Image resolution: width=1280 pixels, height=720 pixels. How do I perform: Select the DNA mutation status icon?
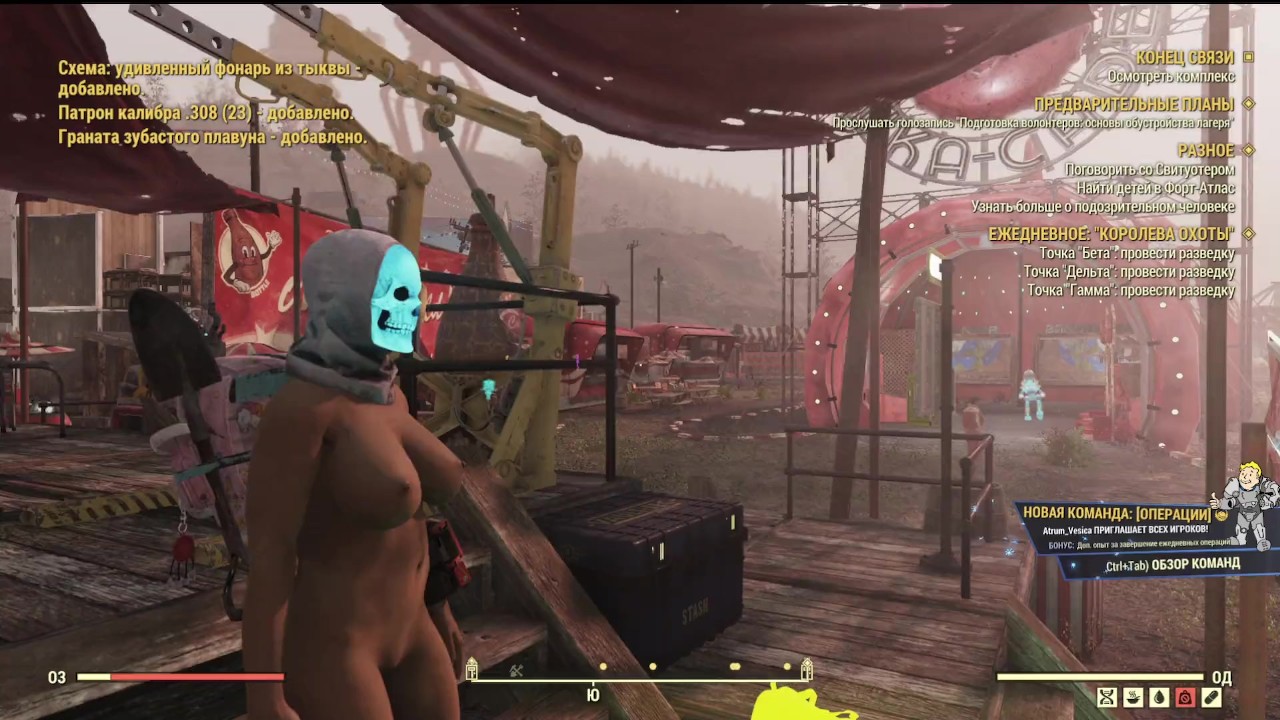[x=1107, y=697]
